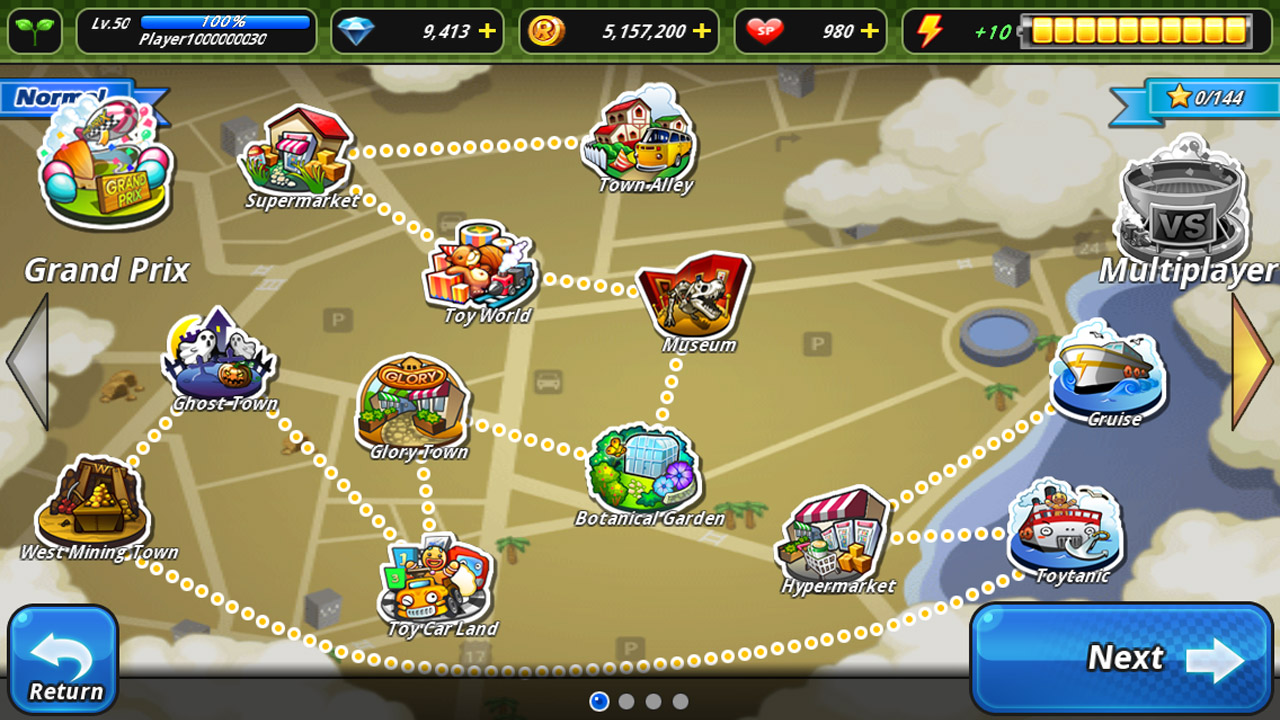Viewport: 1280px width, 720px height.
Task: Open the Grand Prix mode
Action: pos(104,170)
